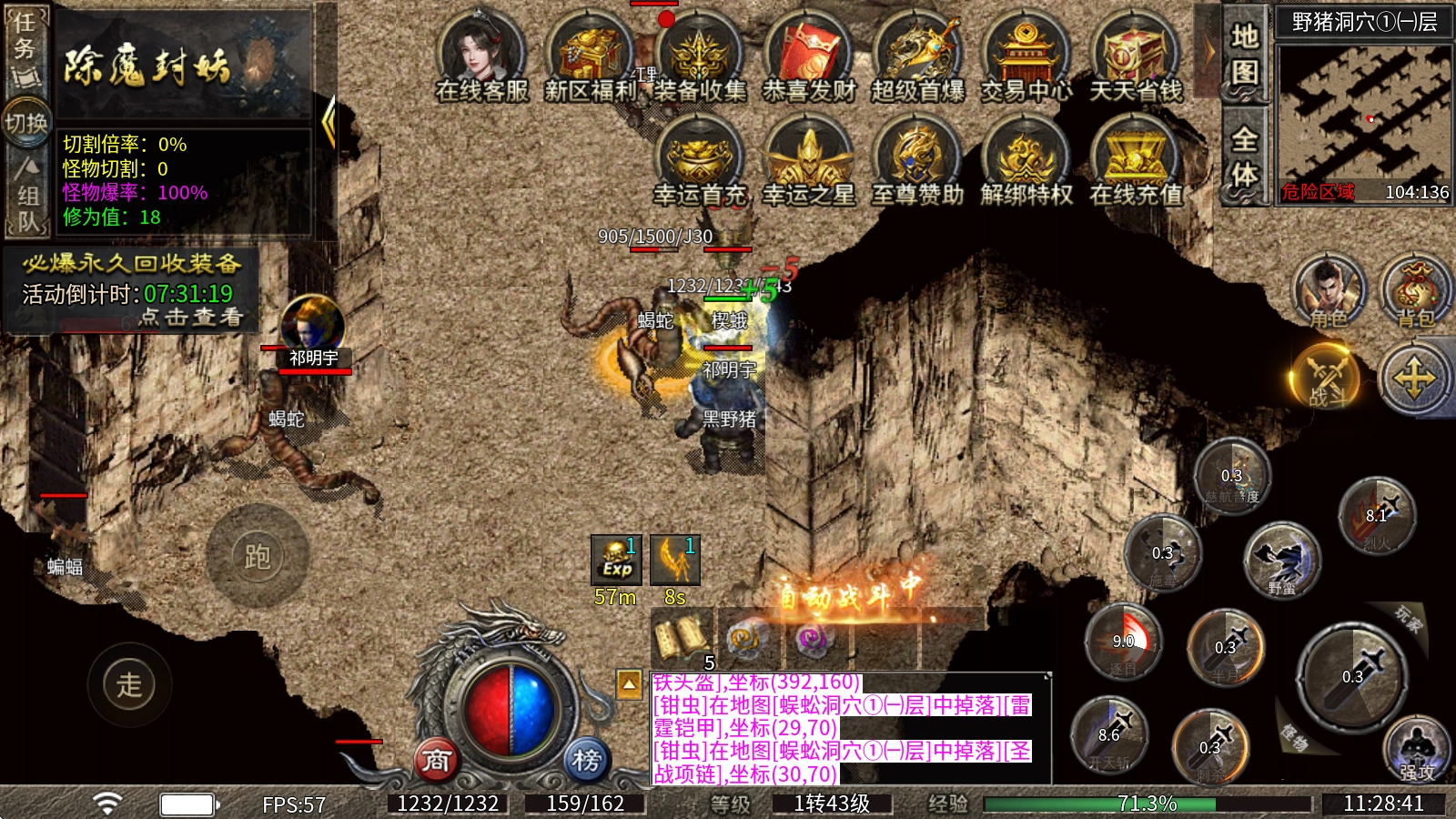The width and height of the screenshot is (1456, 819).
Task: Open 天天省钱 daily savings
Action: pos(1136,55)
